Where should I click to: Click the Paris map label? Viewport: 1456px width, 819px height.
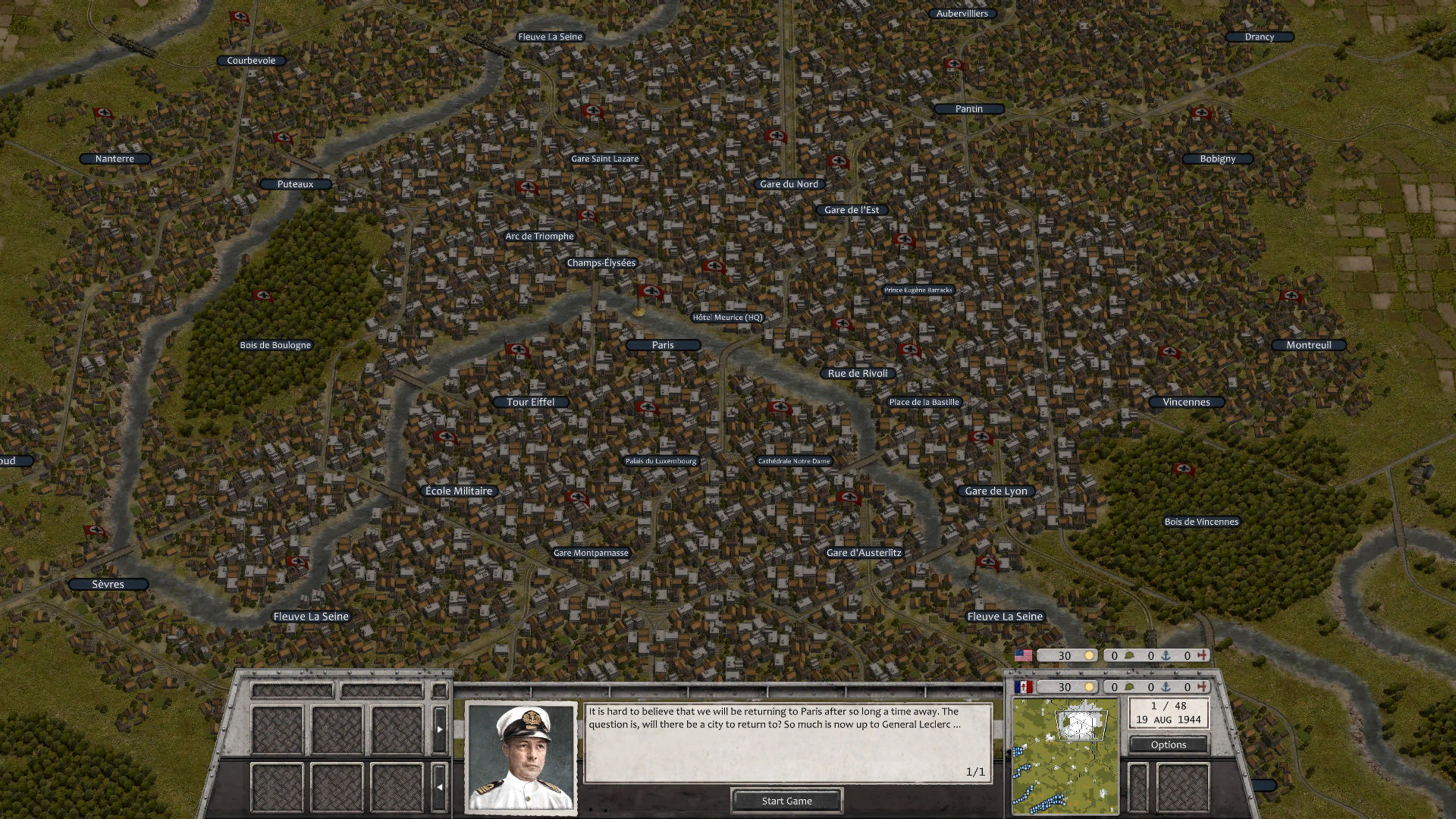pos(662,345)
